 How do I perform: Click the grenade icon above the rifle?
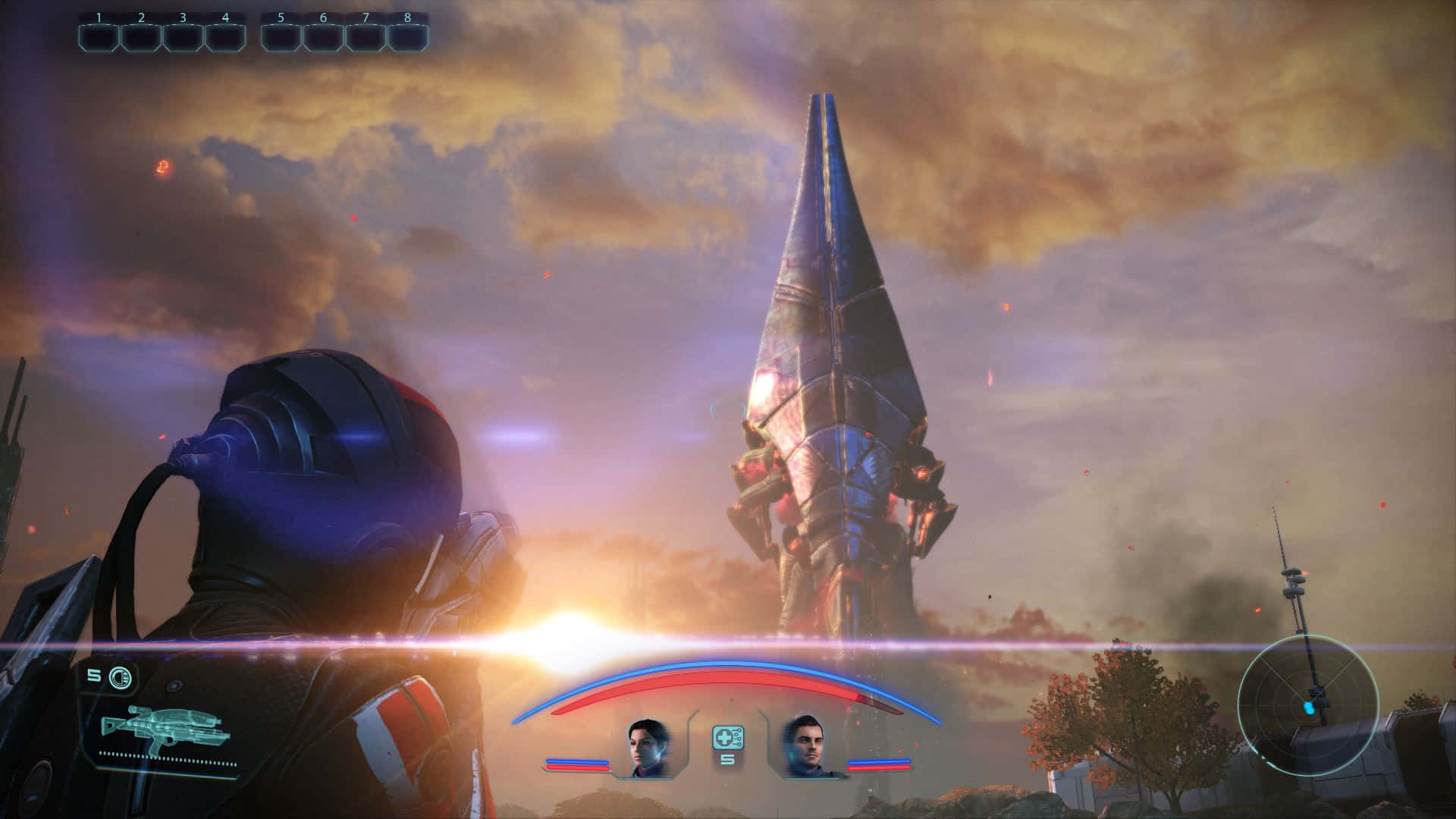[x=120, y=676]
